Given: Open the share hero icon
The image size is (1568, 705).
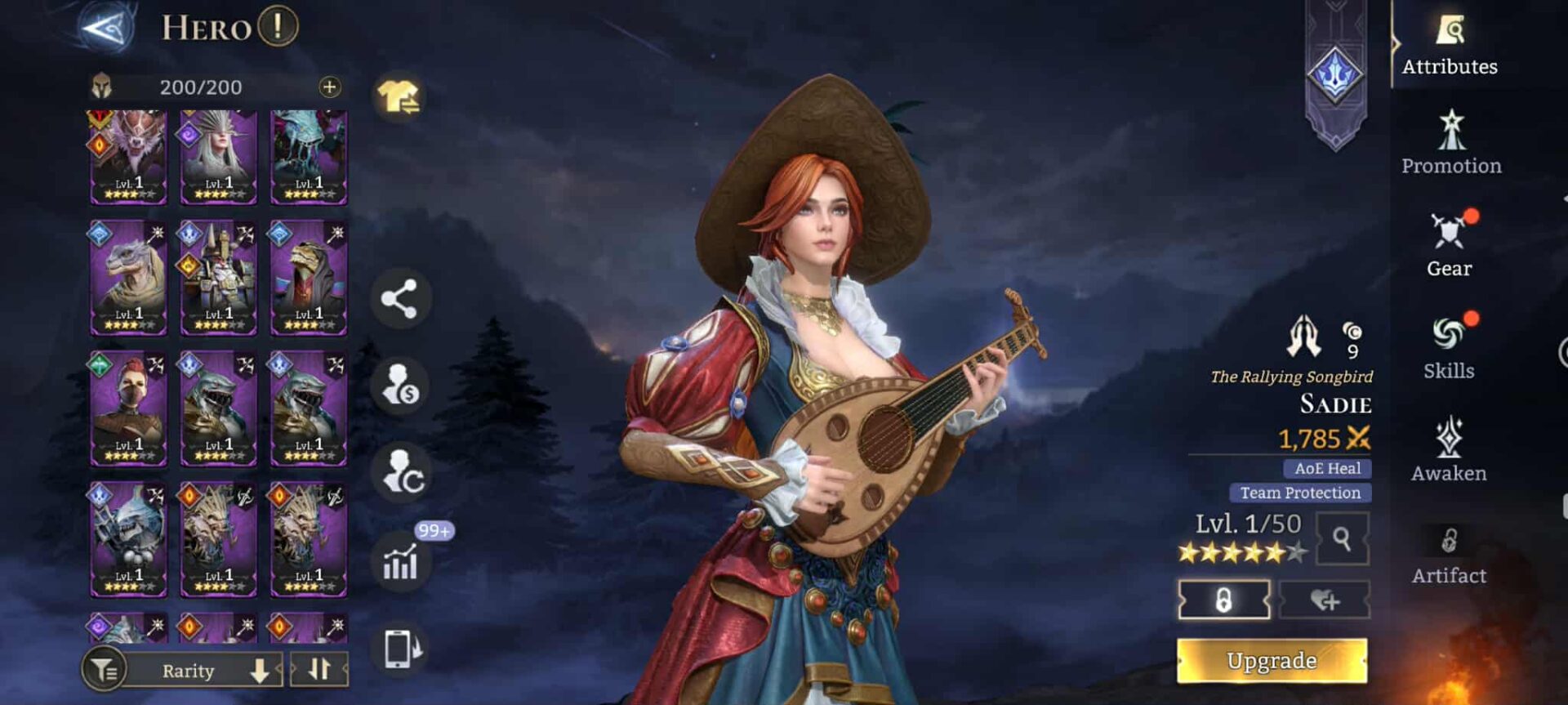Looking at the screenshot, I should pos(399,299).
